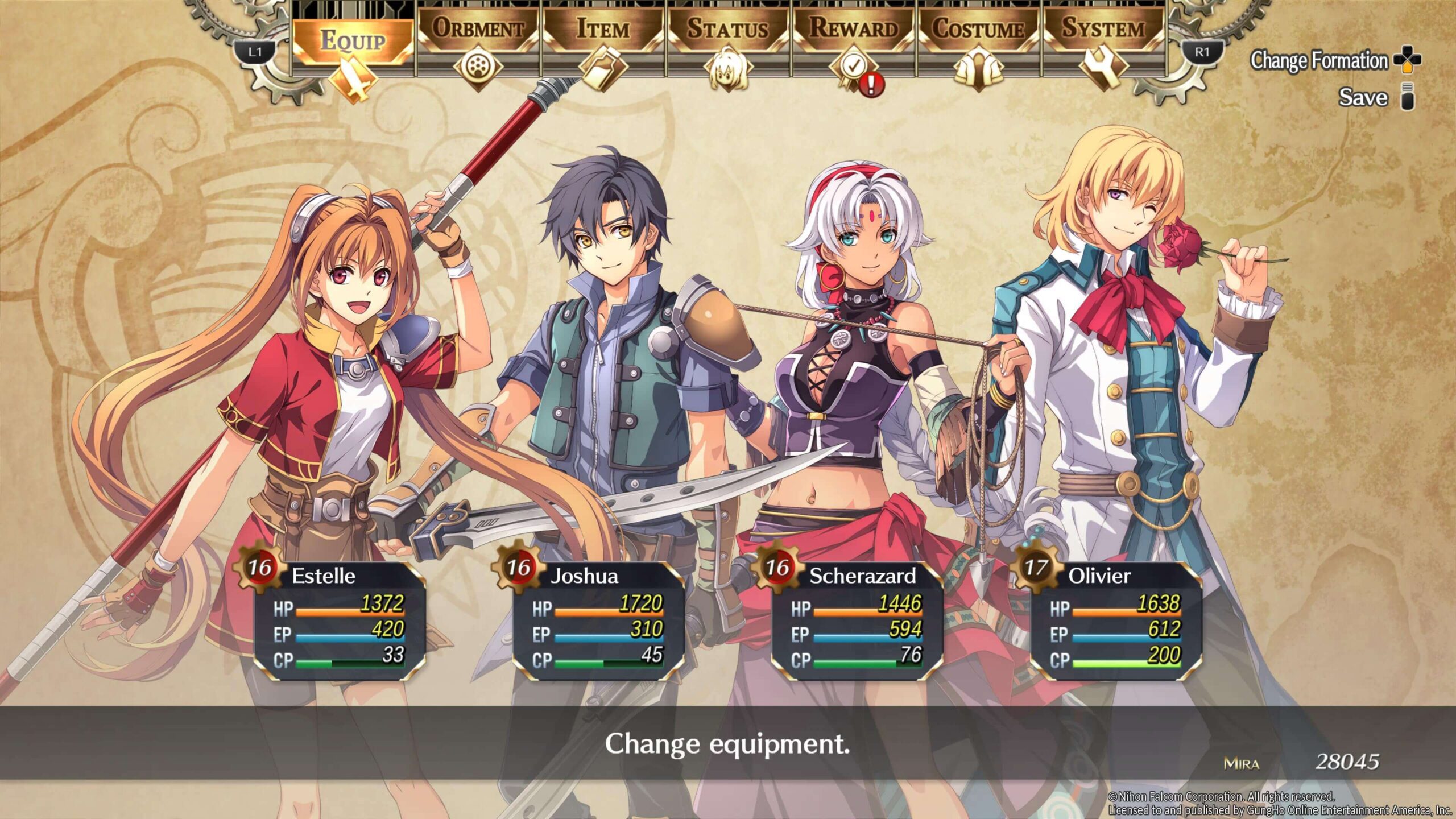Screen dimensions: 1456x819
Task: Click the Change Formation d-pad icon
Action: click(1409, 60)
